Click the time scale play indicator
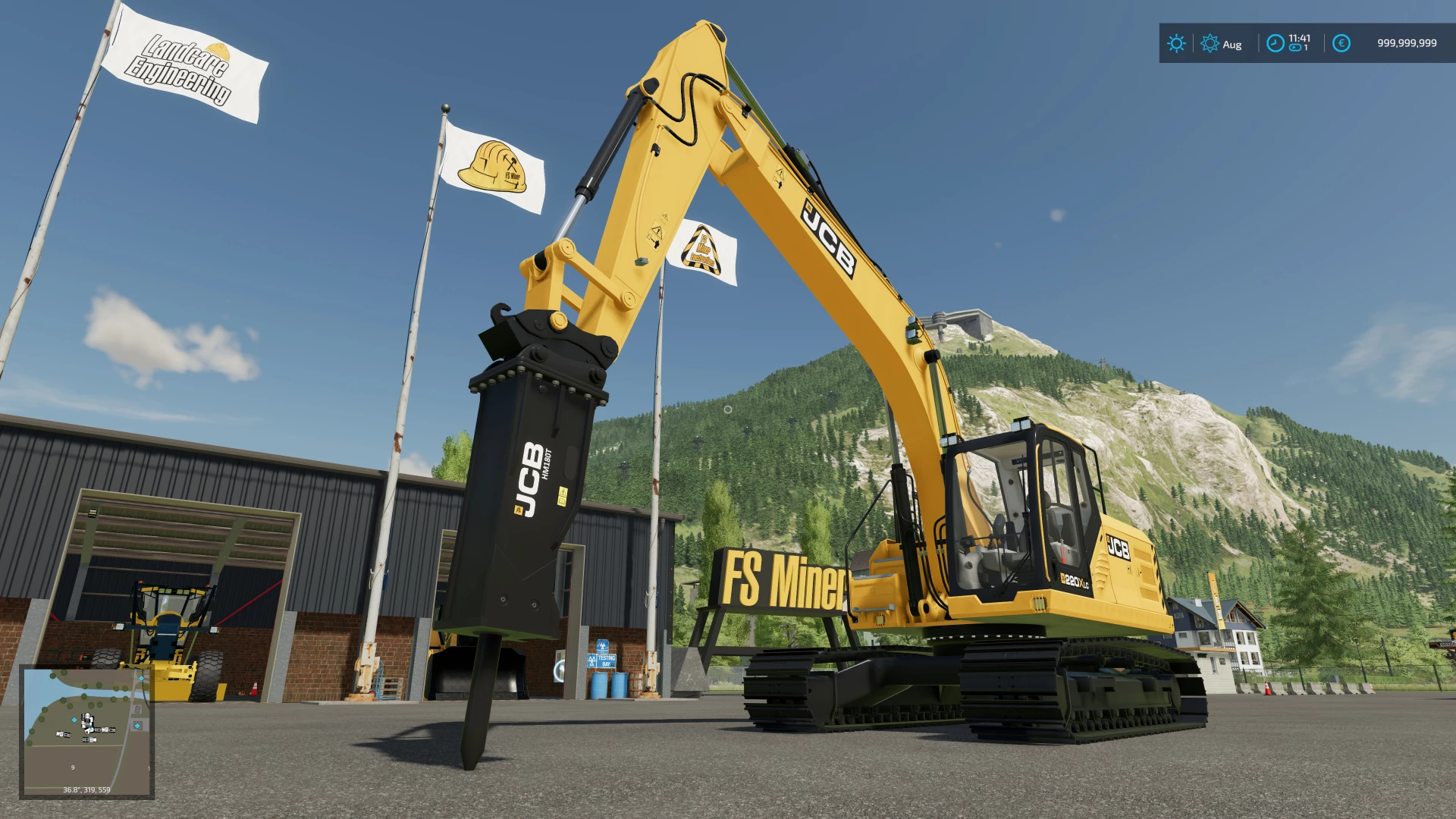 coord(1294,48)
